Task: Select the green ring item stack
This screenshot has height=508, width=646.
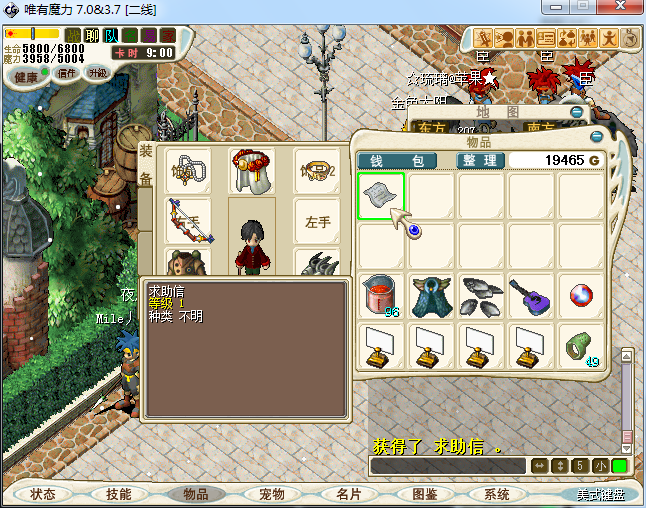Action: [x=580, y=346]
